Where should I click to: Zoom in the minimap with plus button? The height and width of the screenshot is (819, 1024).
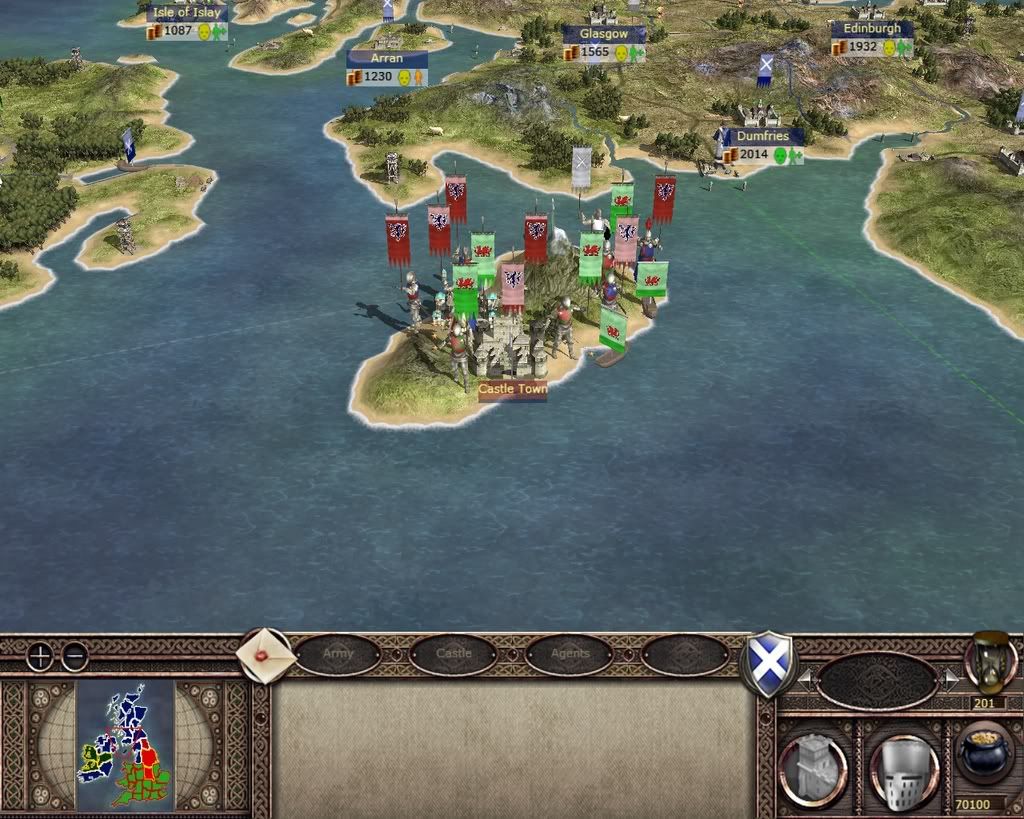[40, 657]
